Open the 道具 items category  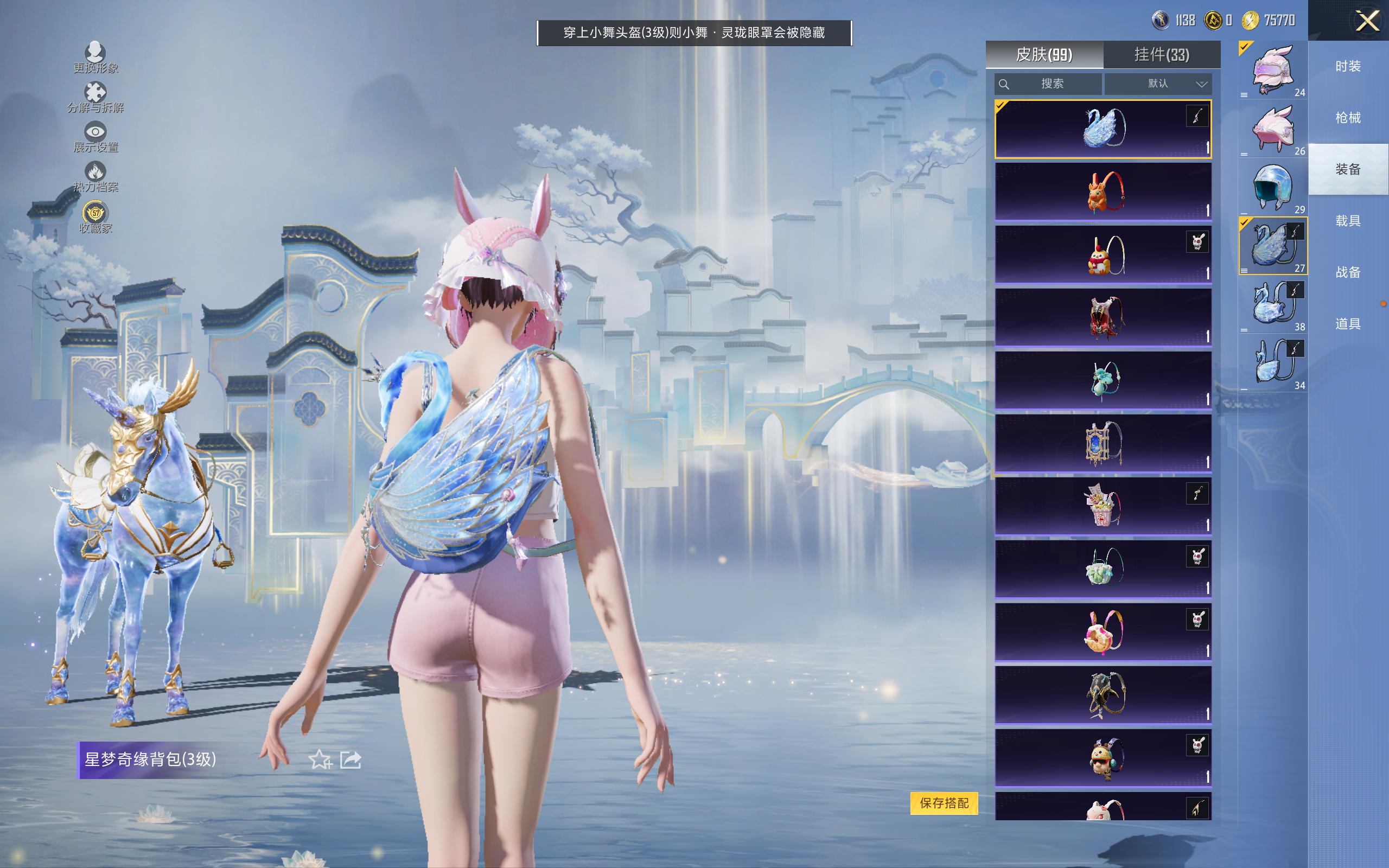pyautogui.click(x=1348, y=324)
